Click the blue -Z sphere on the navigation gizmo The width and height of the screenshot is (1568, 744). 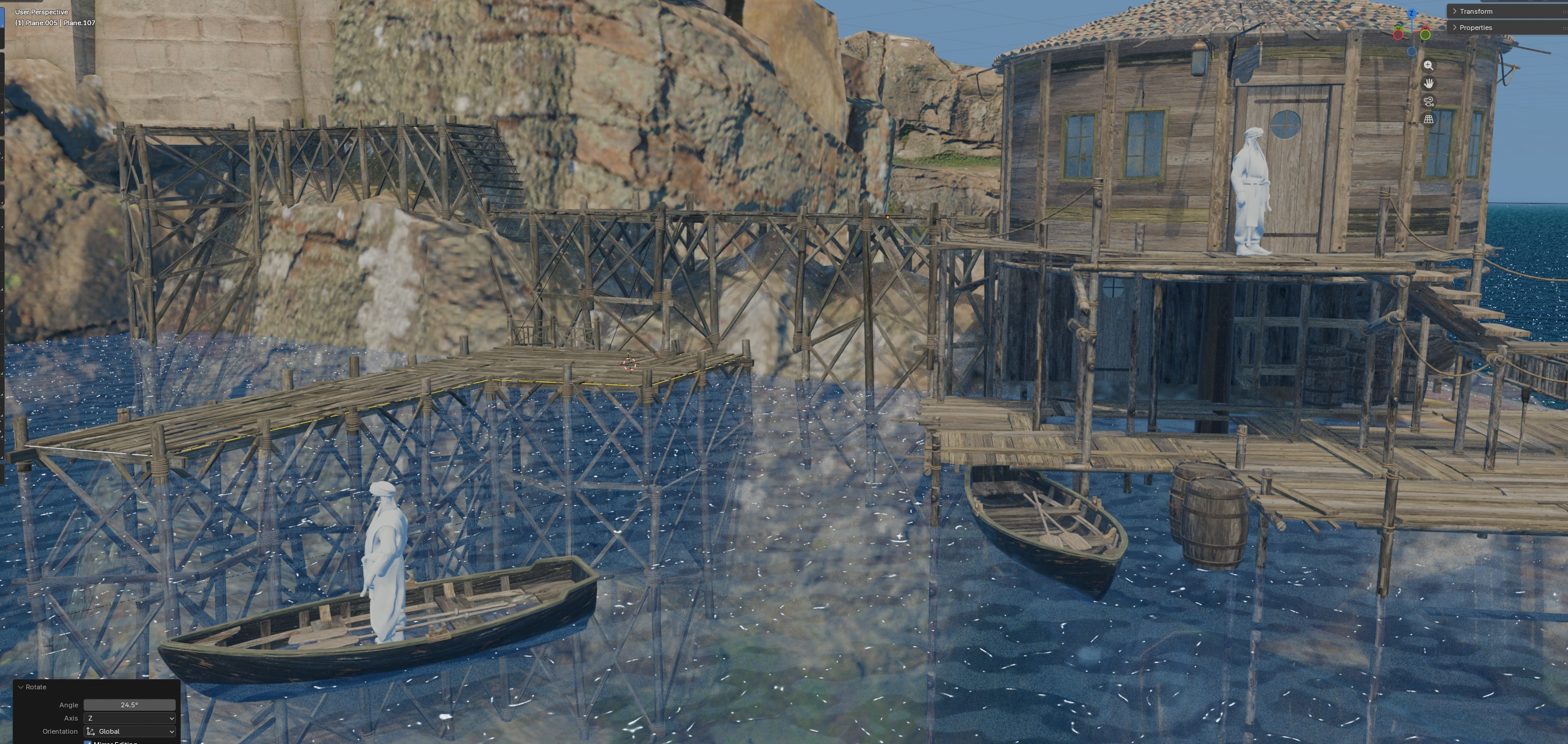1412,51
